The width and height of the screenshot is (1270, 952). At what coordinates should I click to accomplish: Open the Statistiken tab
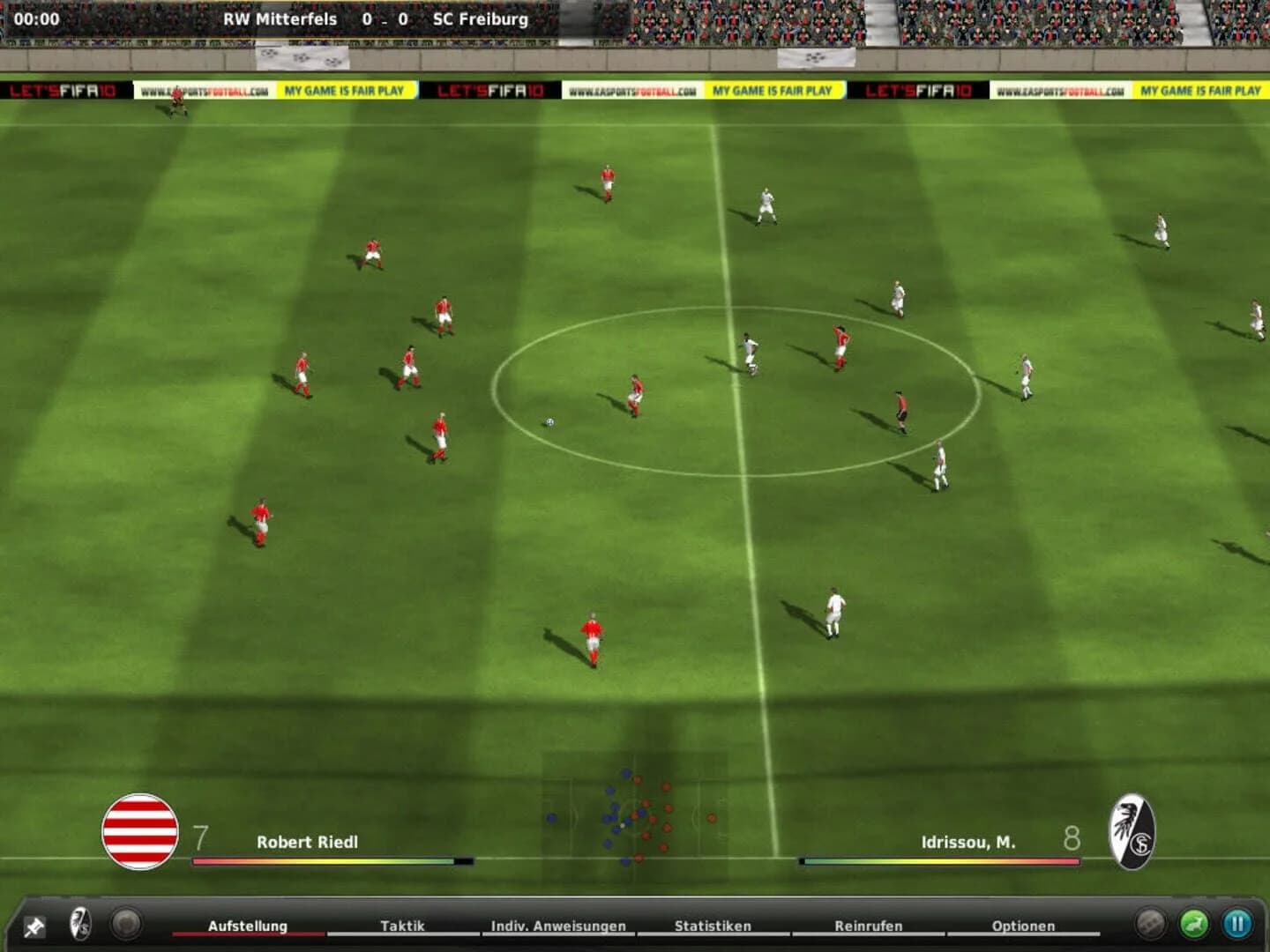pos(712,926)
